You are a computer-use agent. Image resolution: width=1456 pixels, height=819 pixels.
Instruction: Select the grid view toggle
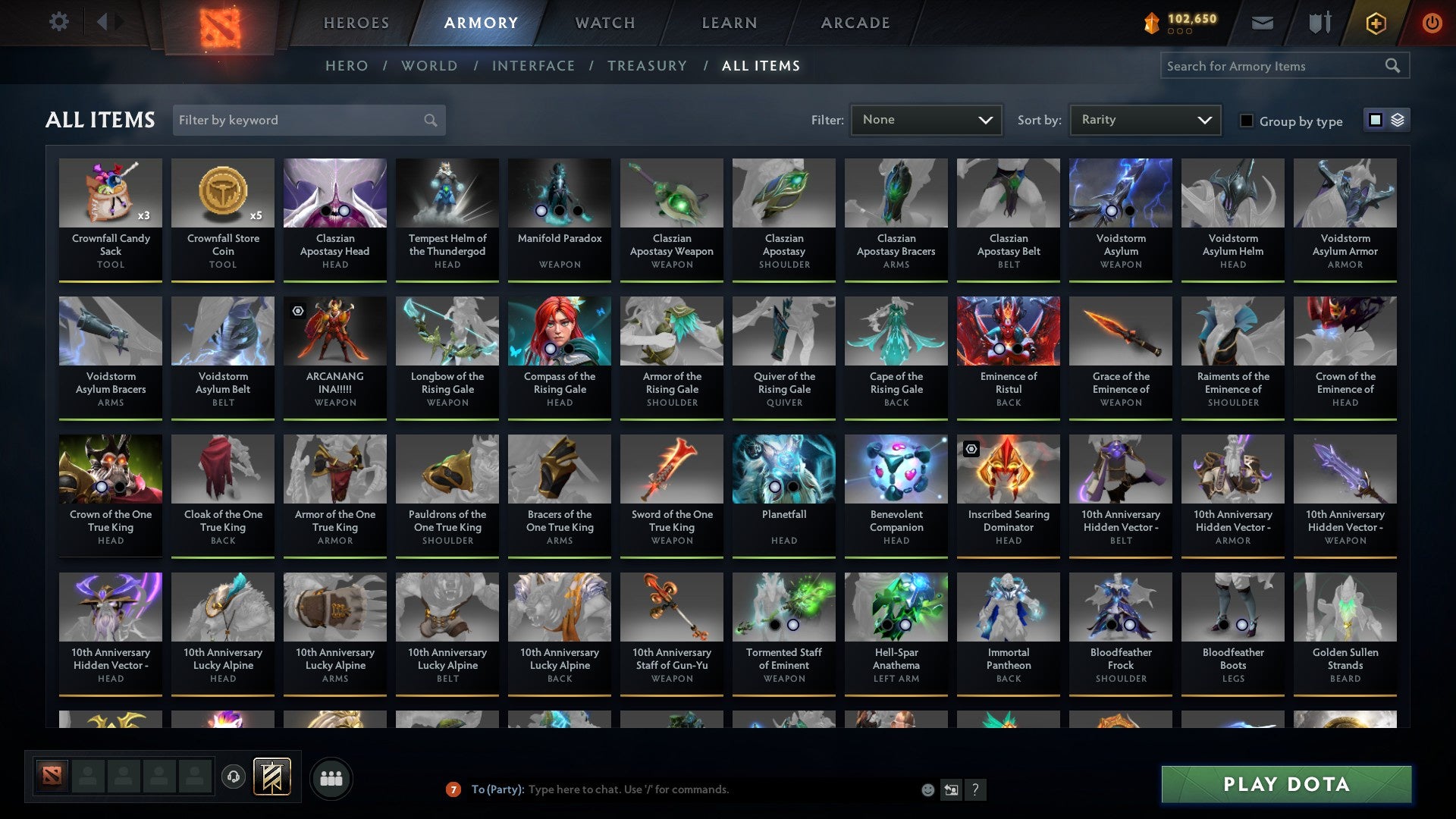(1376, 120)
